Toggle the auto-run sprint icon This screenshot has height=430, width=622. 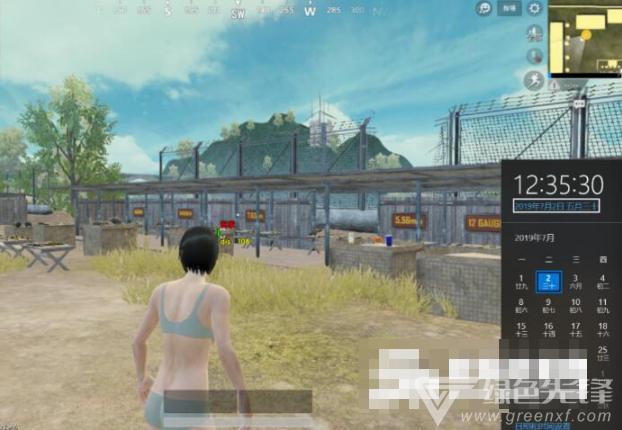533,80
